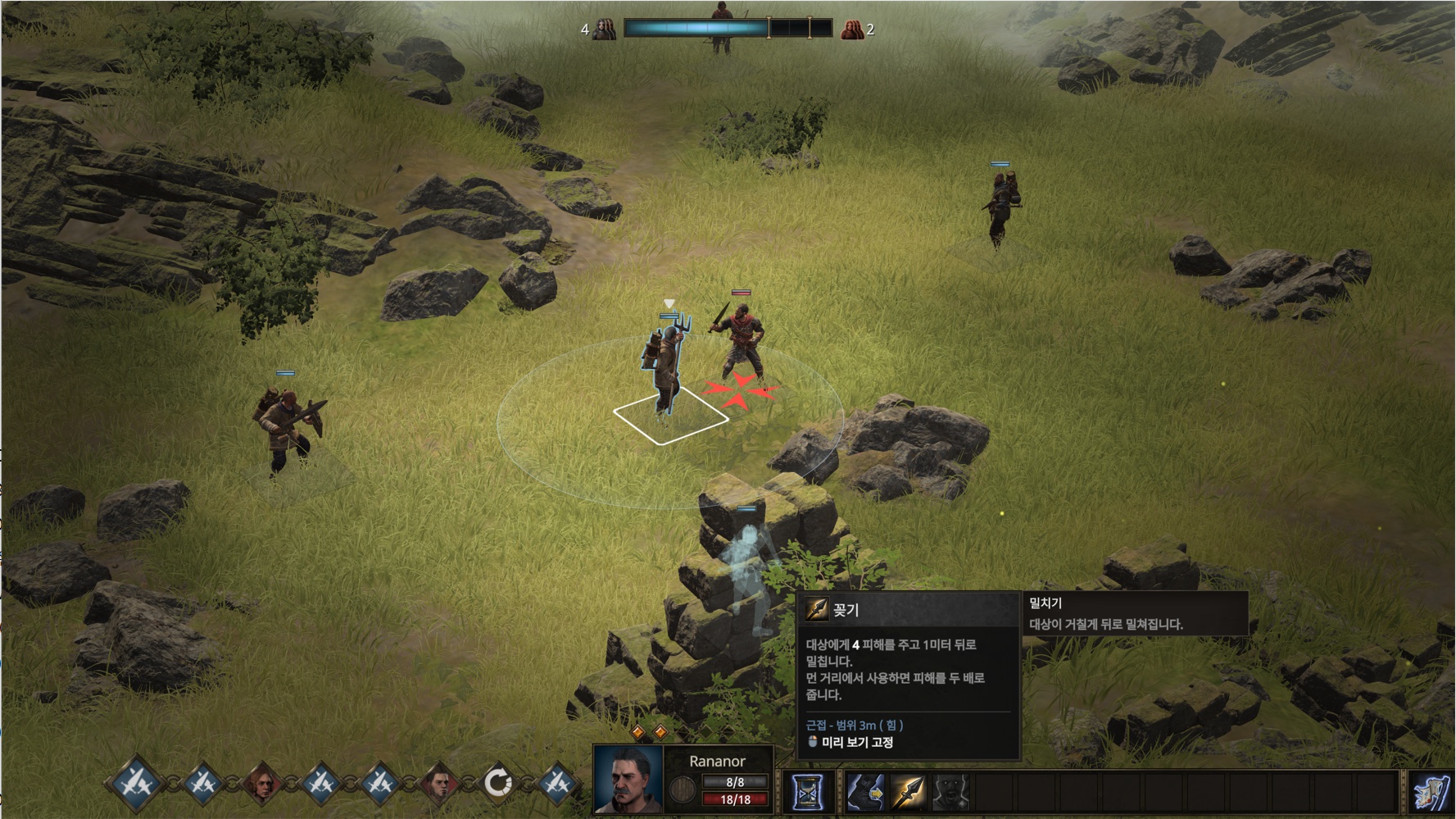The height and width of the screenshot is (819, 1456).
Task: Select the red-haired woman in turn order
Action: [x=262, y=784]
